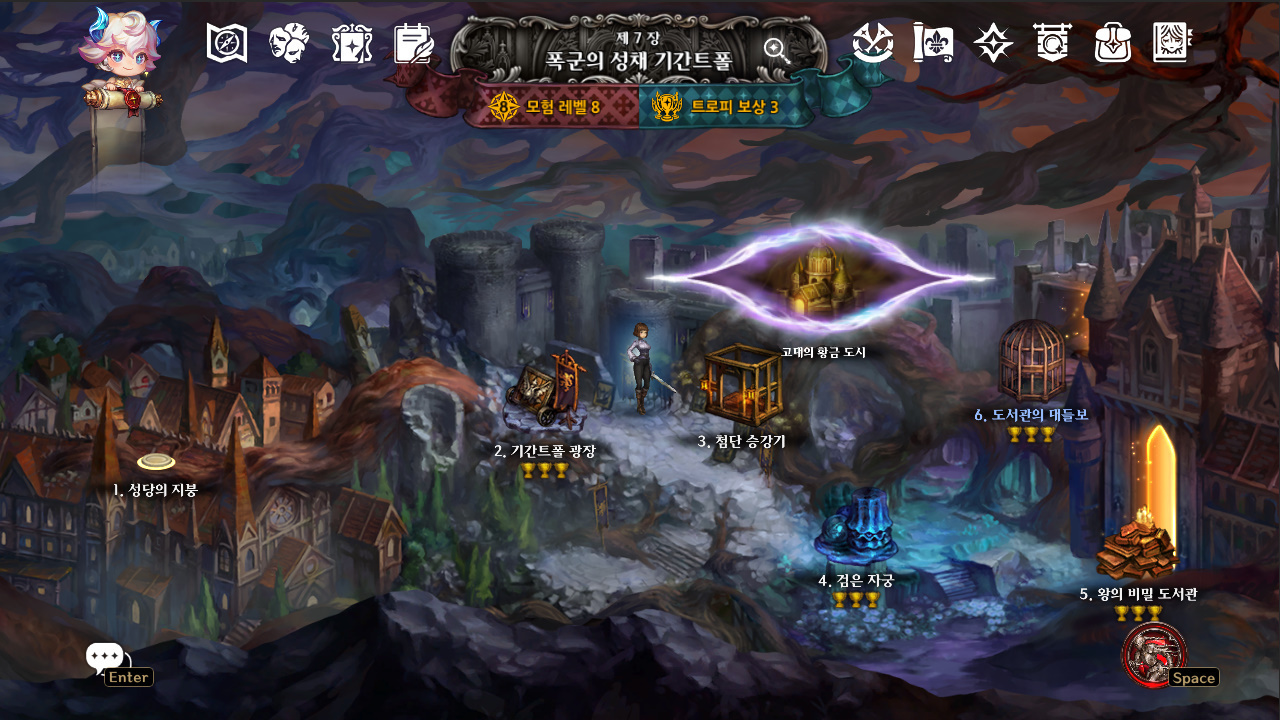Choose stage 3 첨단 승강기

[742, 384]
